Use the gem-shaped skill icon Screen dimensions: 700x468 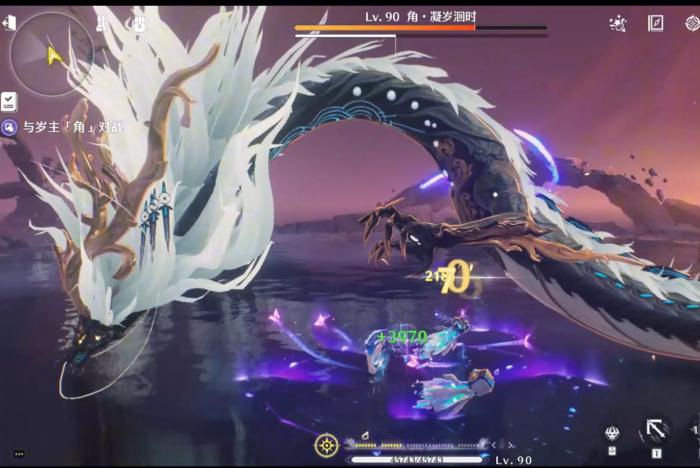[611, 433]
